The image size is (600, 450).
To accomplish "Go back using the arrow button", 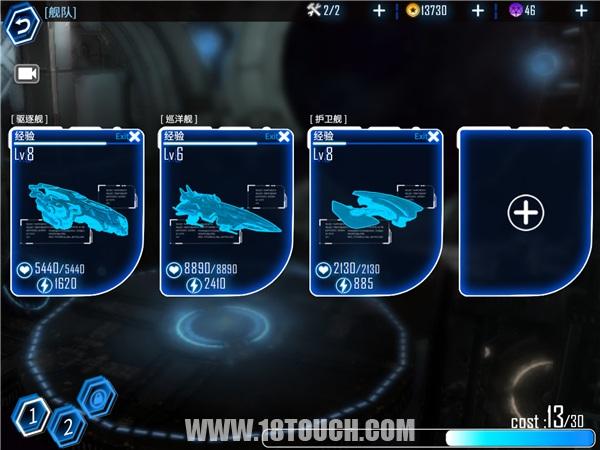I will point(20,25).
